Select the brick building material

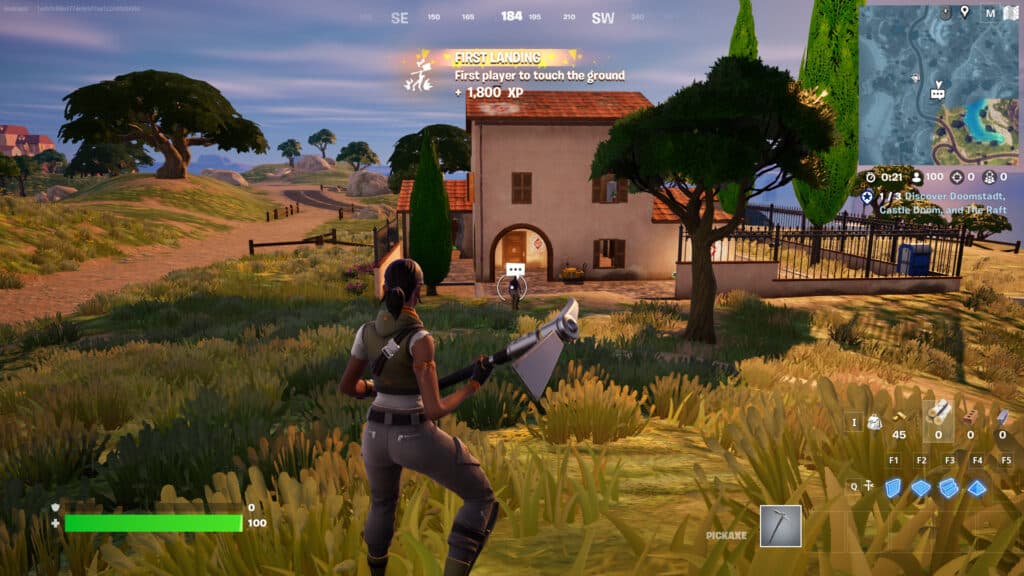[970, 415]
